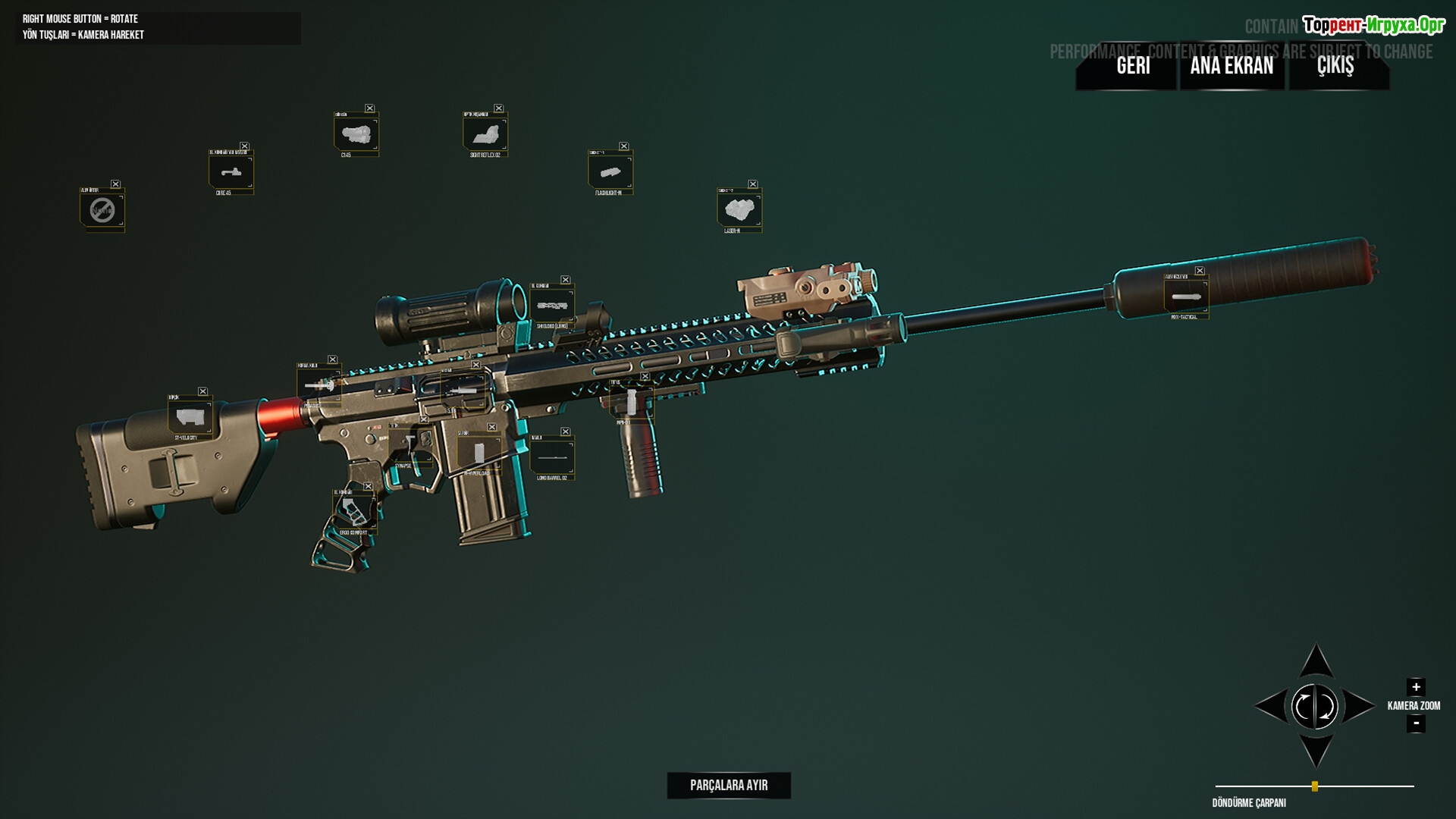This screenshot has height=819, width=1456.
Task: Select the Ergo Comfort grip slot
Action: click(353, 512)
